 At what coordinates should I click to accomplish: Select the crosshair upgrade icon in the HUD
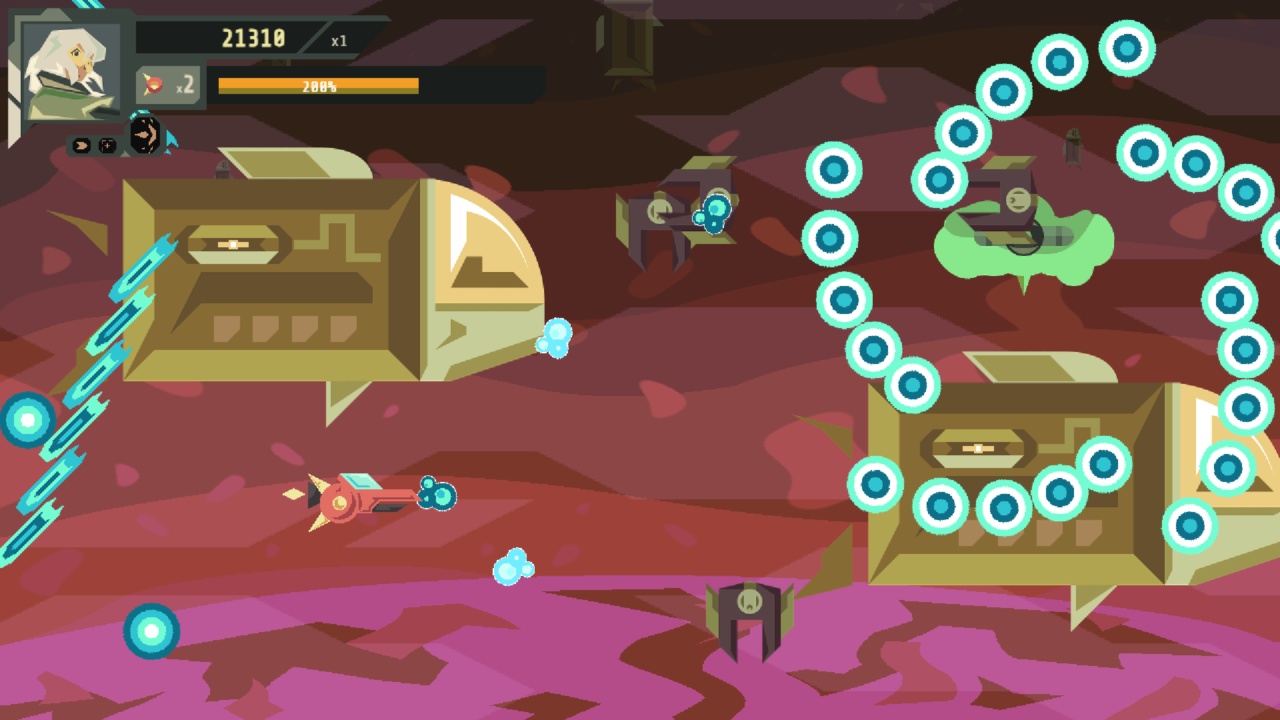[107, 144]
